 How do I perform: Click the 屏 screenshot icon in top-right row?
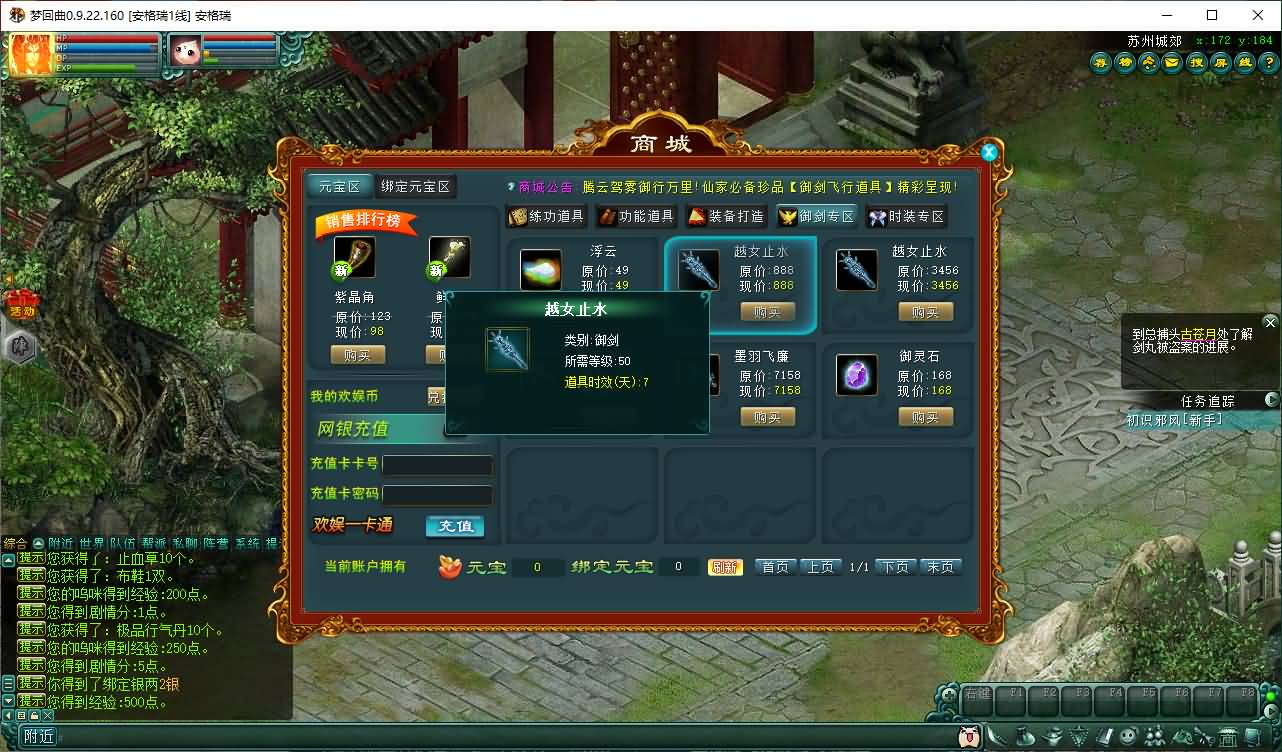(x=1220, y=62)
